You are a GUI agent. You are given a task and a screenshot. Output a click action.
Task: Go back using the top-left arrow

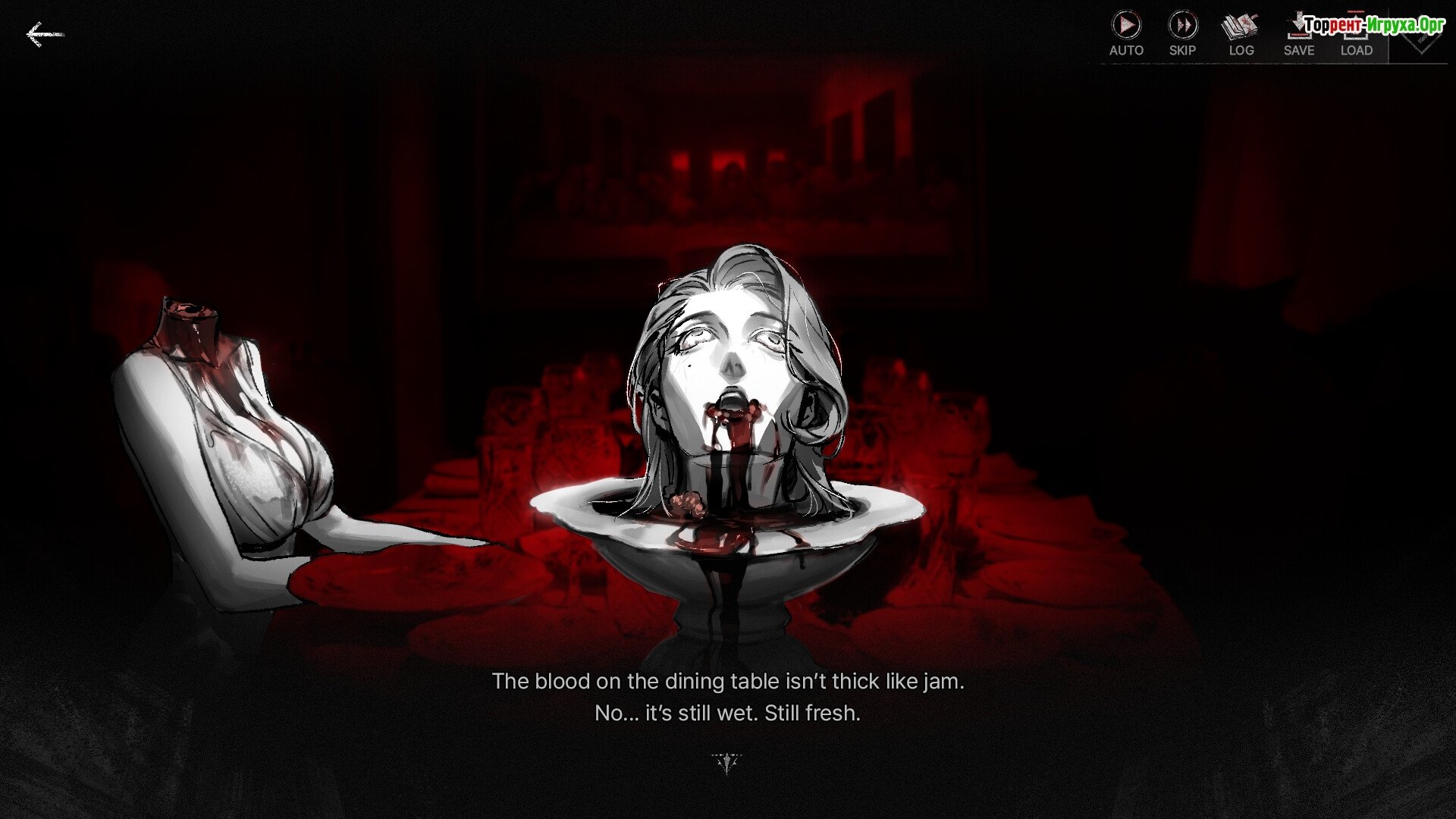(x=44, y=35)
